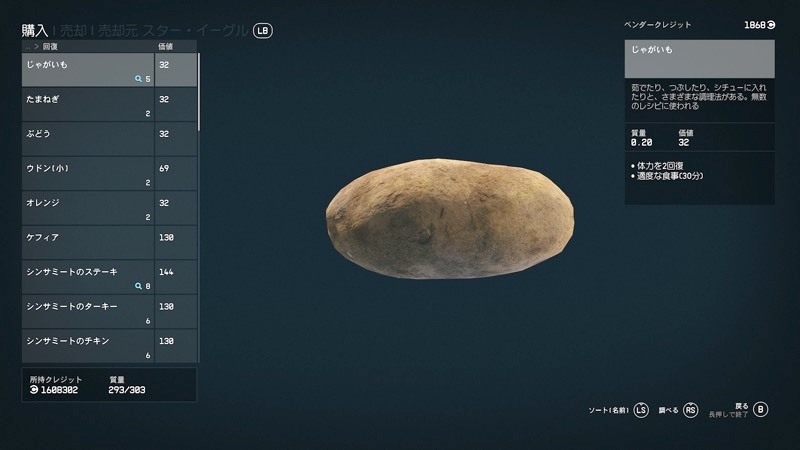Choose たまねぎ from the item list
This screenshot has height=450, width=800.
coord(88,105)
